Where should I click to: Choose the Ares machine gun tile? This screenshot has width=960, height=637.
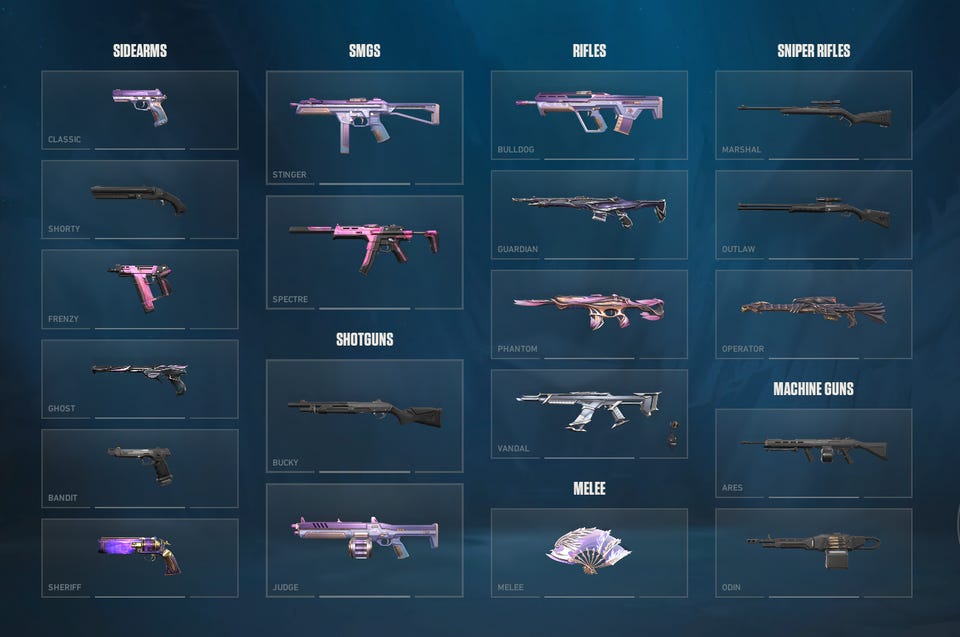click(x=814, y=452)
